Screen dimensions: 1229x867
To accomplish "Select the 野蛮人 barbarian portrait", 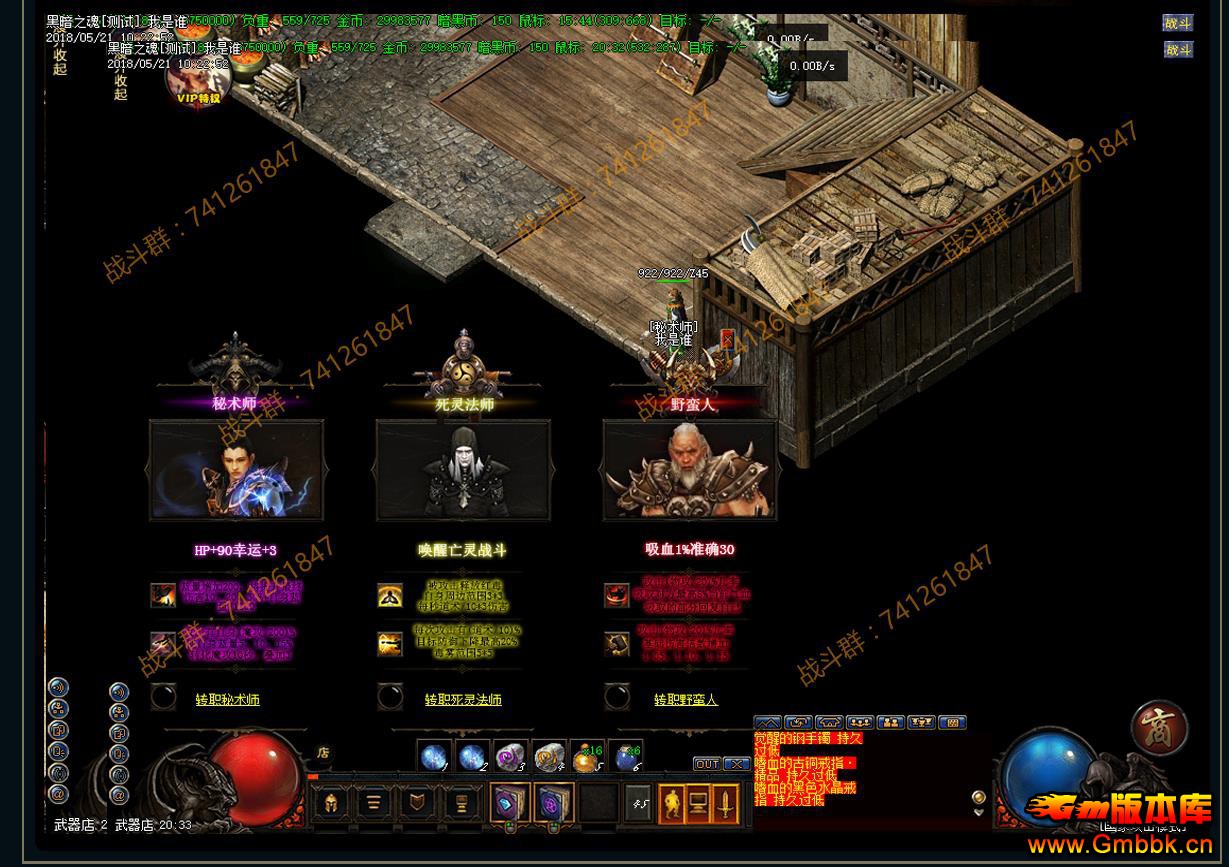I will pos(689,470).
